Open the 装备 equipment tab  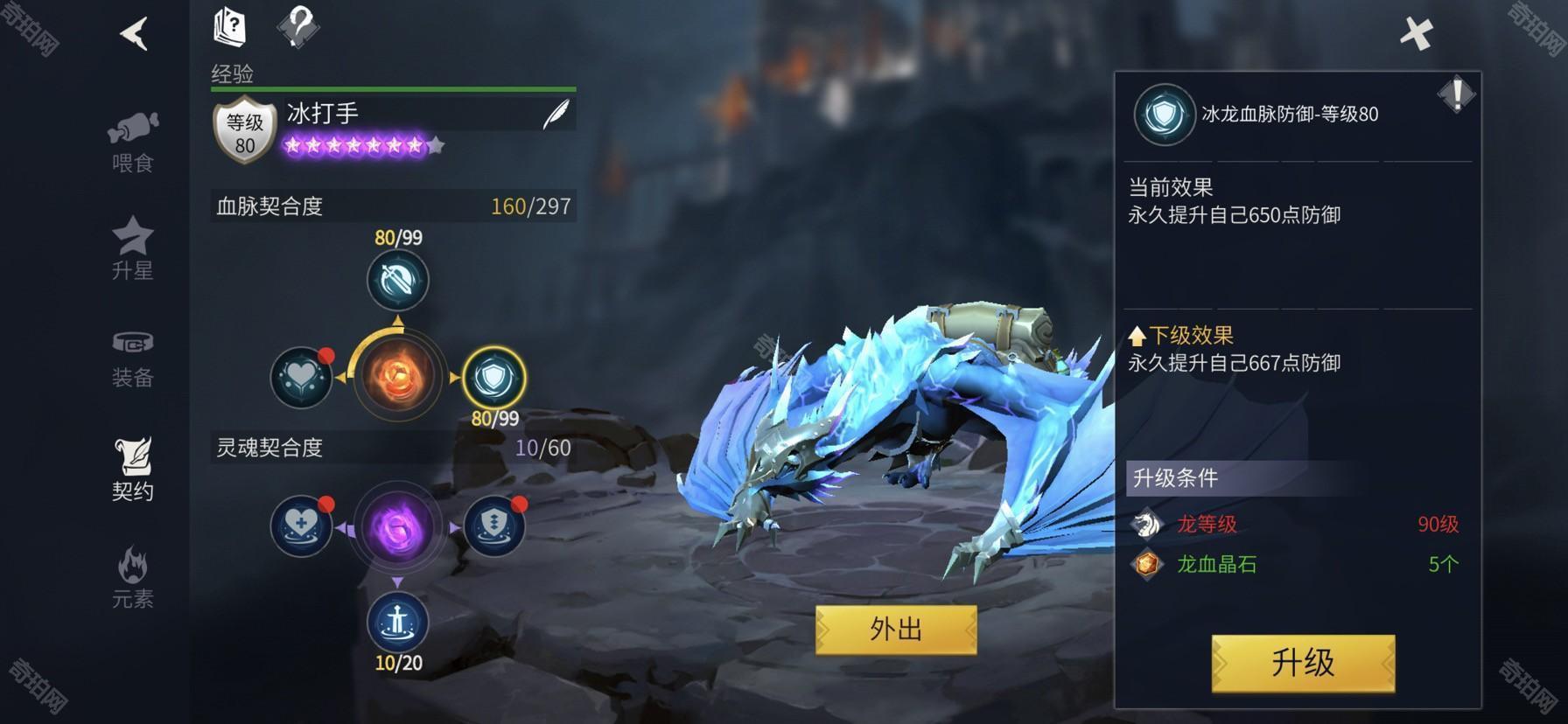(133, 358)
